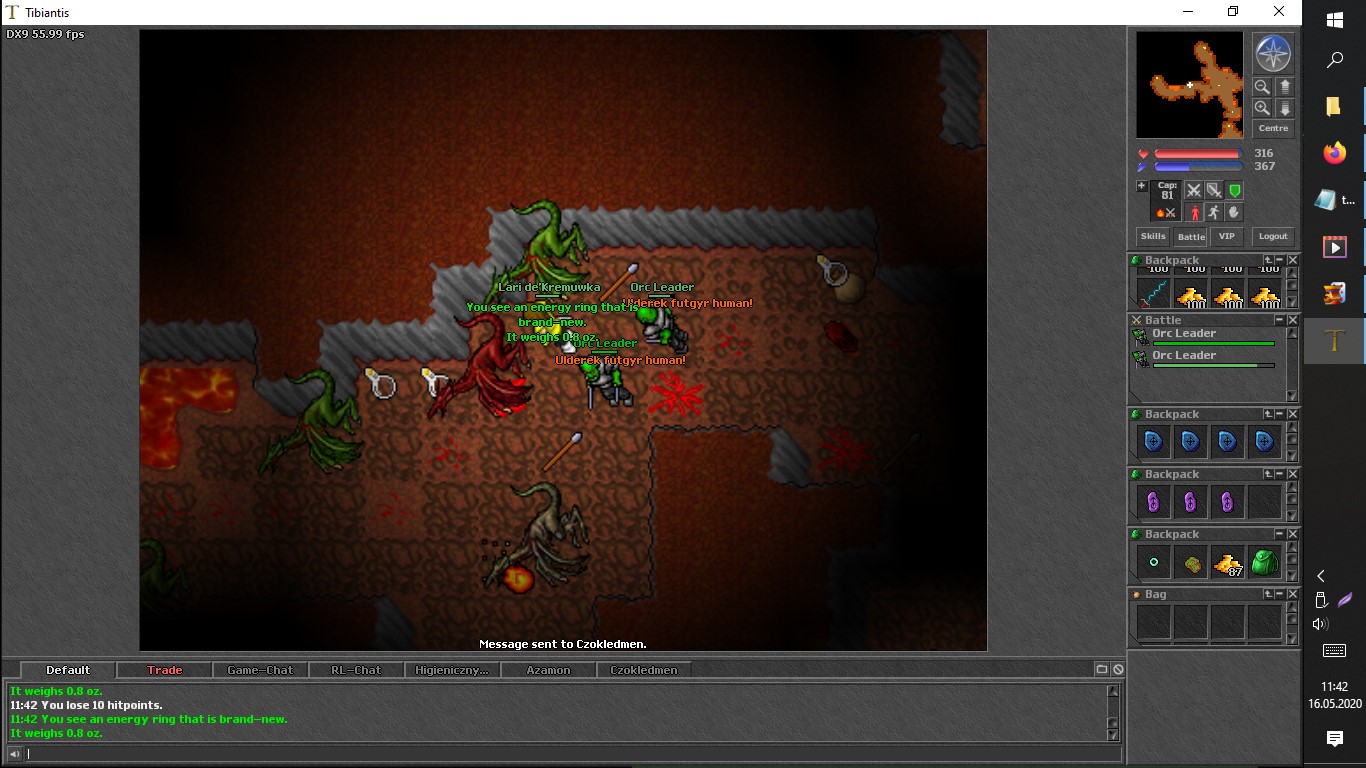This screenshot has width=1366, height=768.
Task: Open the green backpack item slot
Action: pyautogui.click(x=1265, y=563)
